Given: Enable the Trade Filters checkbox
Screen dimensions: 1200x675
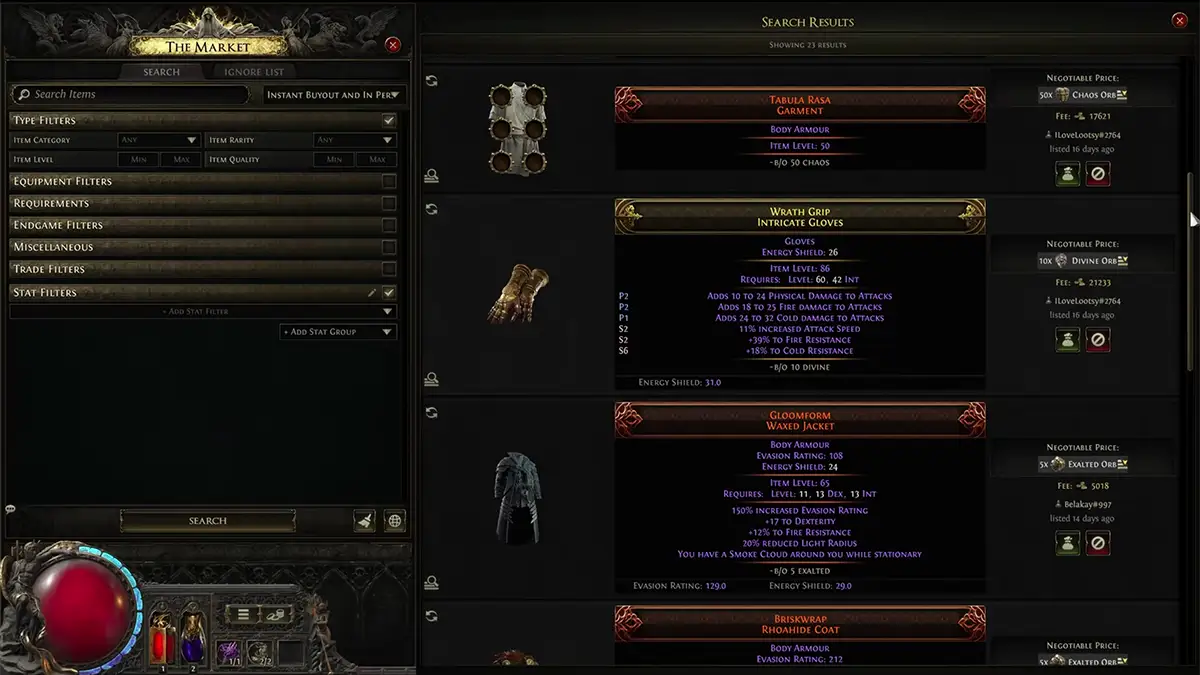Looking at the screenshot, I should [x=389, y=269].
